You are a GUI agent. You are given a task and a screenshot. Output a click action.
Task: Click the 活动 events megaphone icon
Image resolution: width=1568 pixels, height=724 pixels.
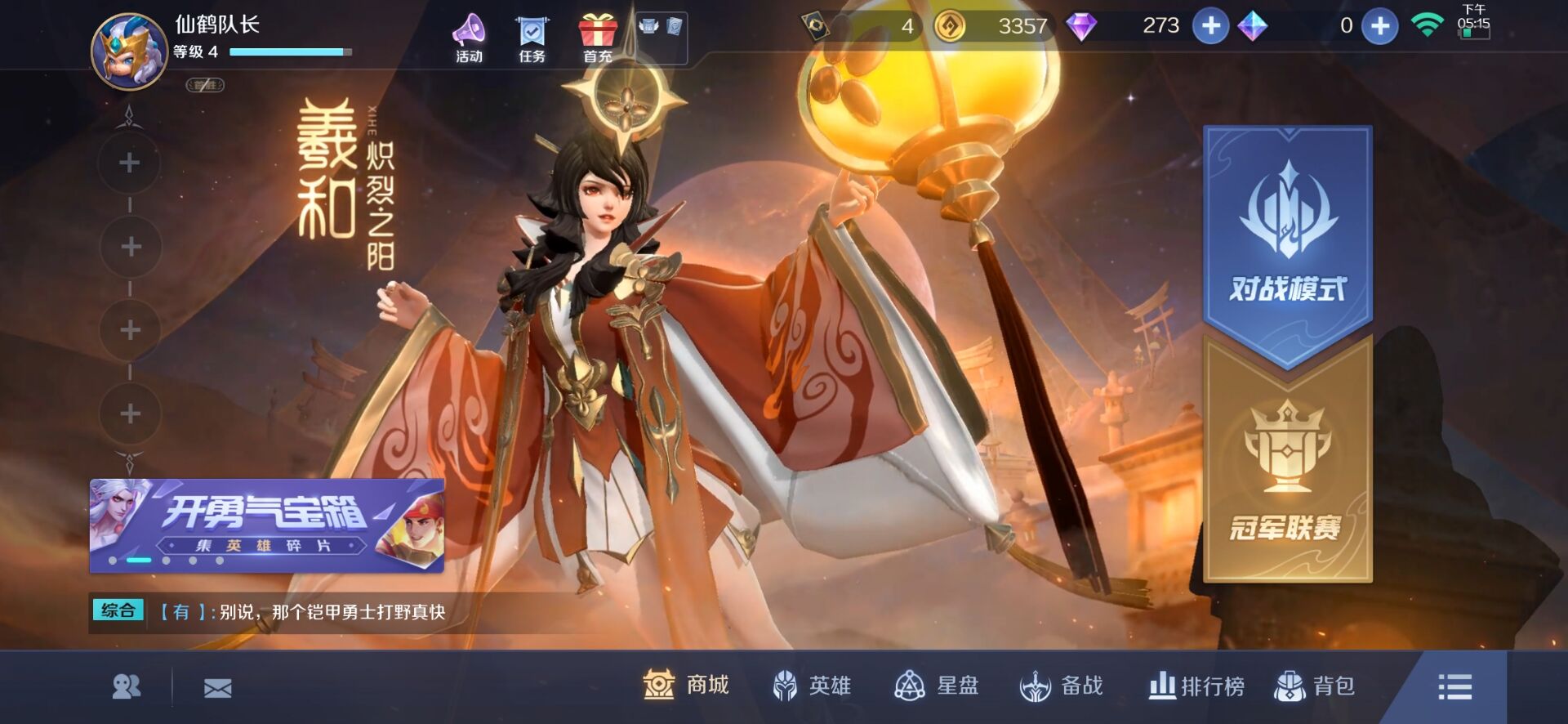tap(469, 38)
